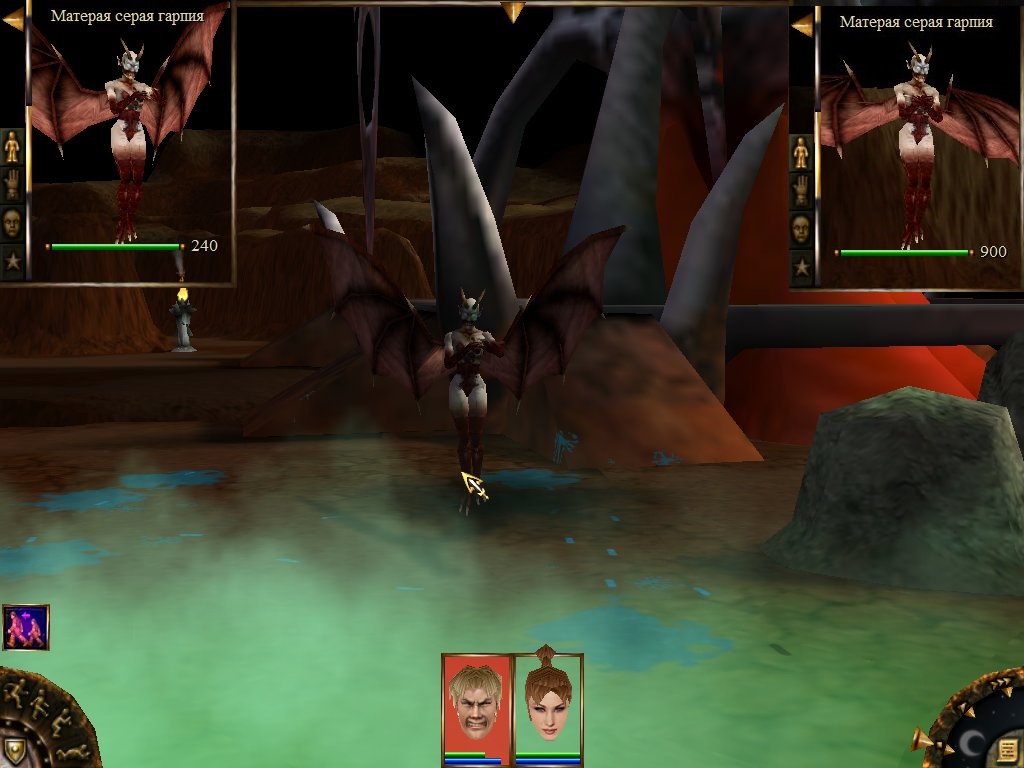This screenshot has height=768, width=1024.
Task: Open the scroll journal icon
Action: [x=1007, y=749]
